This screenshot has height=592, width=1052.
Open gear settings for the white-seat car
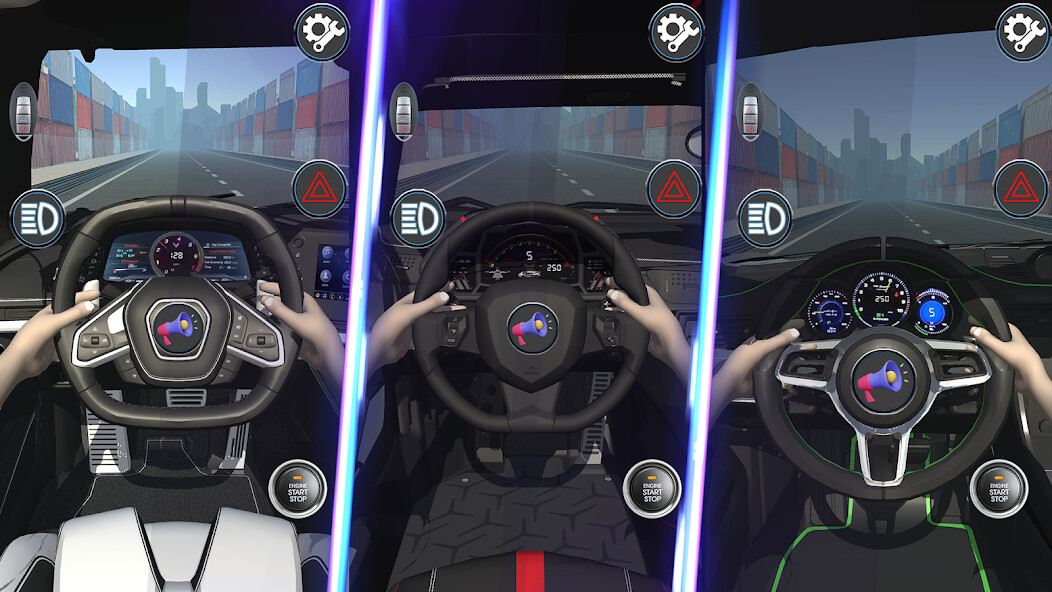(321, 32)
